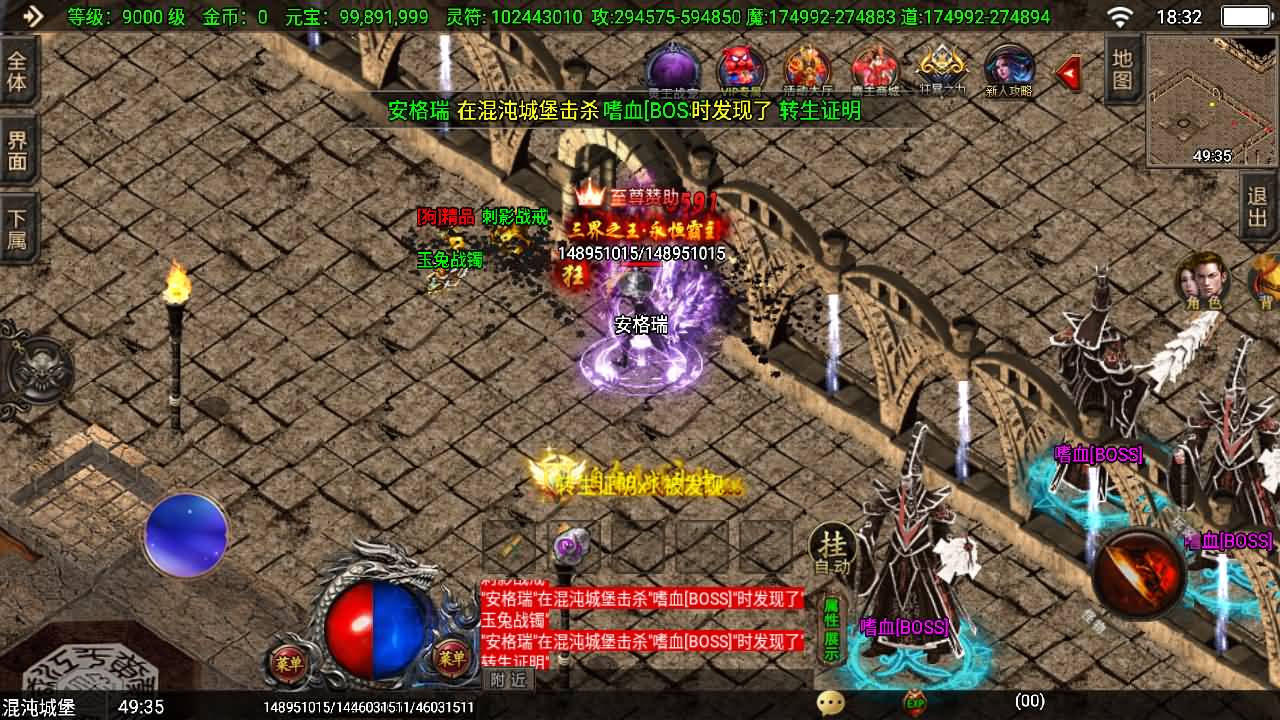Switch to the 下属 tab on left sidebar

tap(15, 225)
